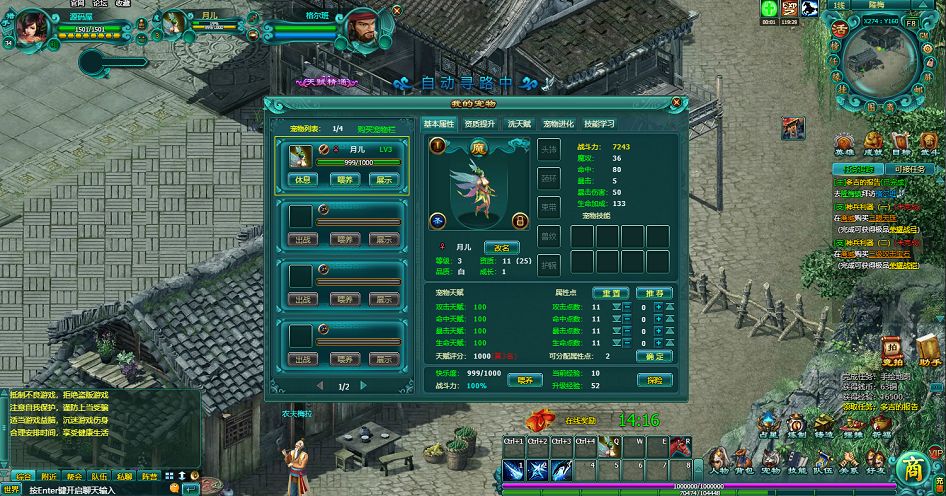Open the 可接任务 quest tab

tap(909, 169)
